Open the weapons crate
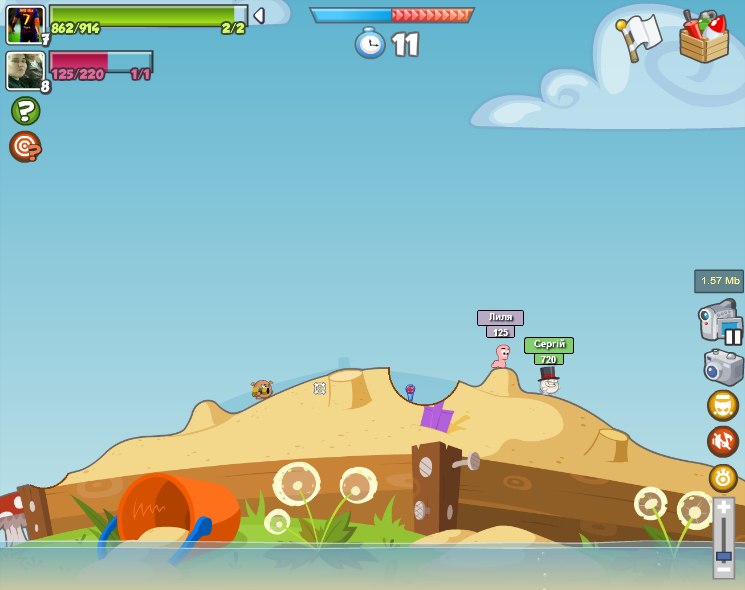 [703, 38]
